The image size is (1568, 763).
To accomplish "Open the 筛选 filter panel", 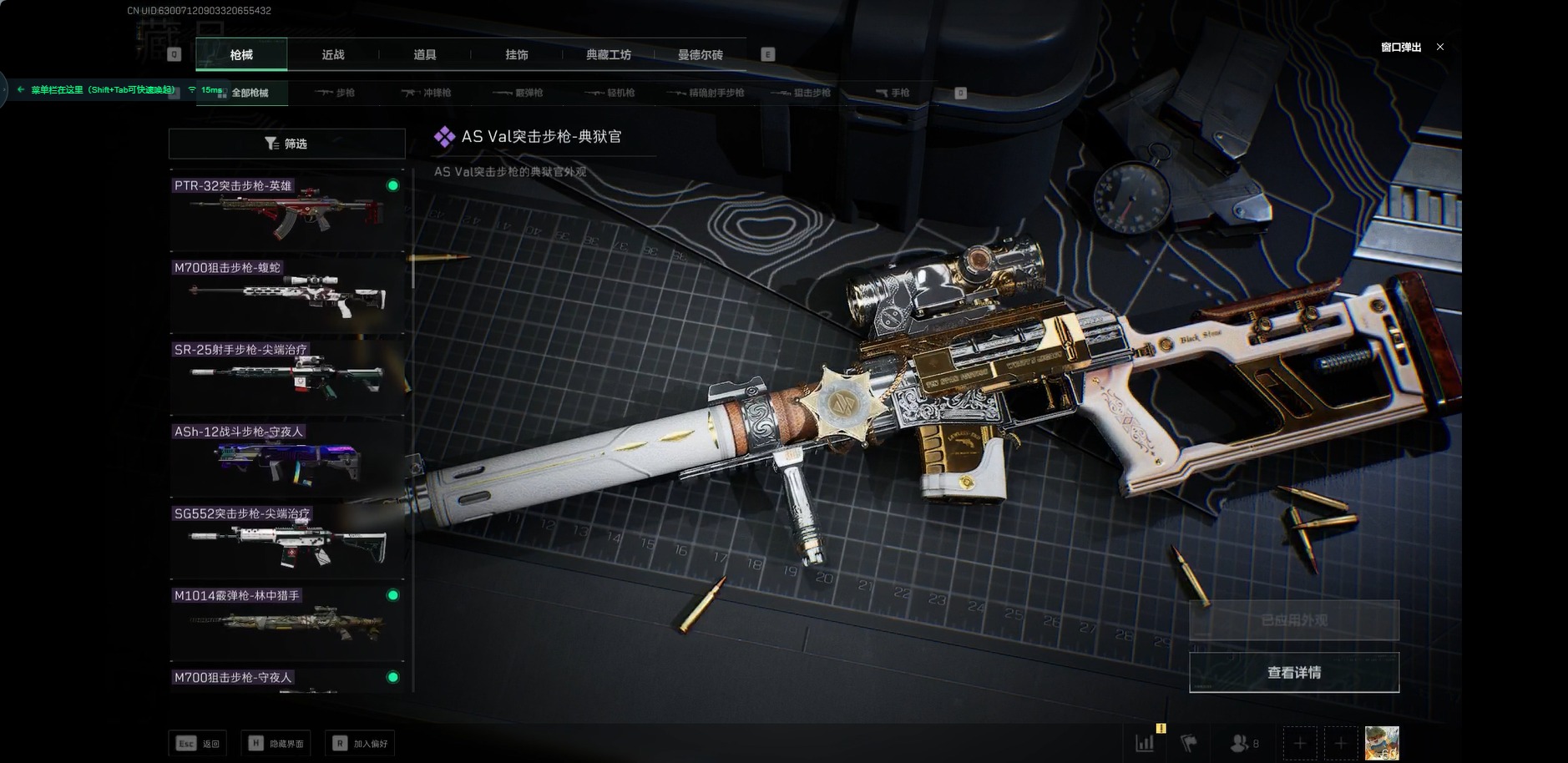I will [286, 144].
